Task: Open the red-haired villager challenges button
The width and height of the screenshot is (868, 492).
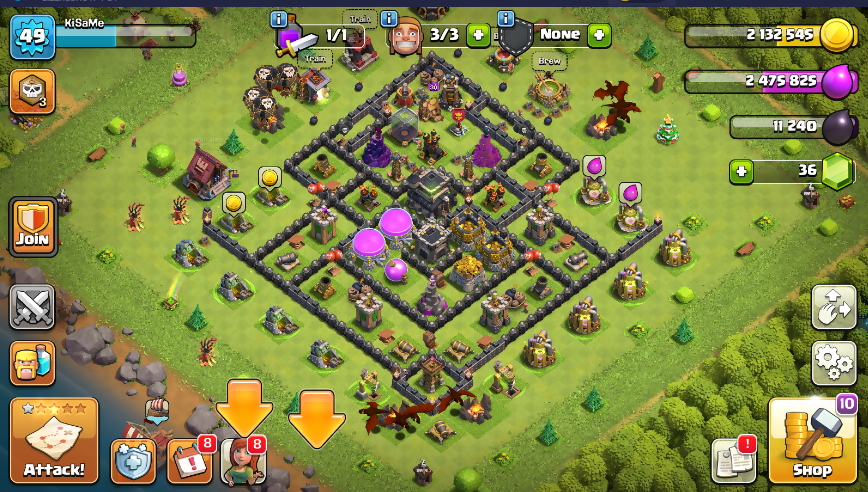Action: click(x=243, y=461)
